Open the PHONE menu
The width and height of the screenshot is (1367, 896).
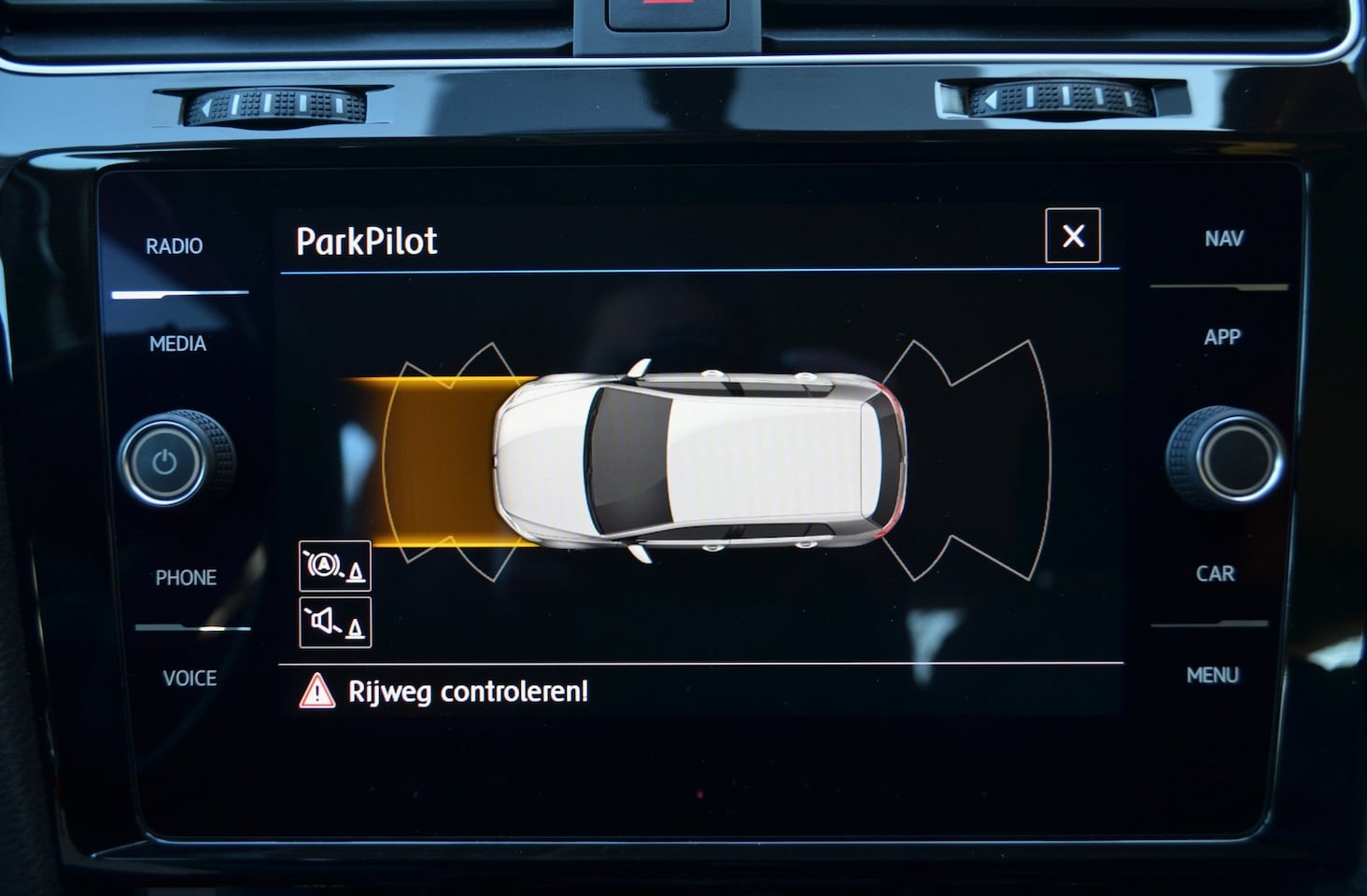[x=186, y=578]
